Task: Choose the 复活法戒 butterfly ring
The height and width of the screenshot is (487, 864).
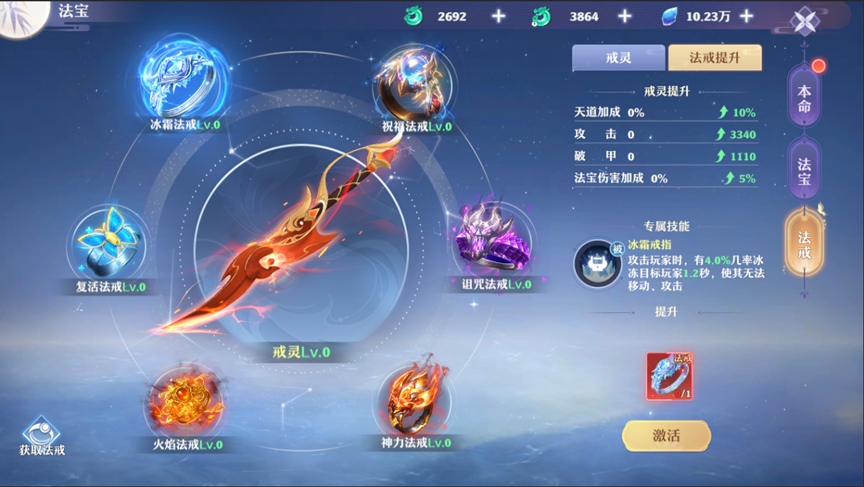Action: click(x=110, y=244)
